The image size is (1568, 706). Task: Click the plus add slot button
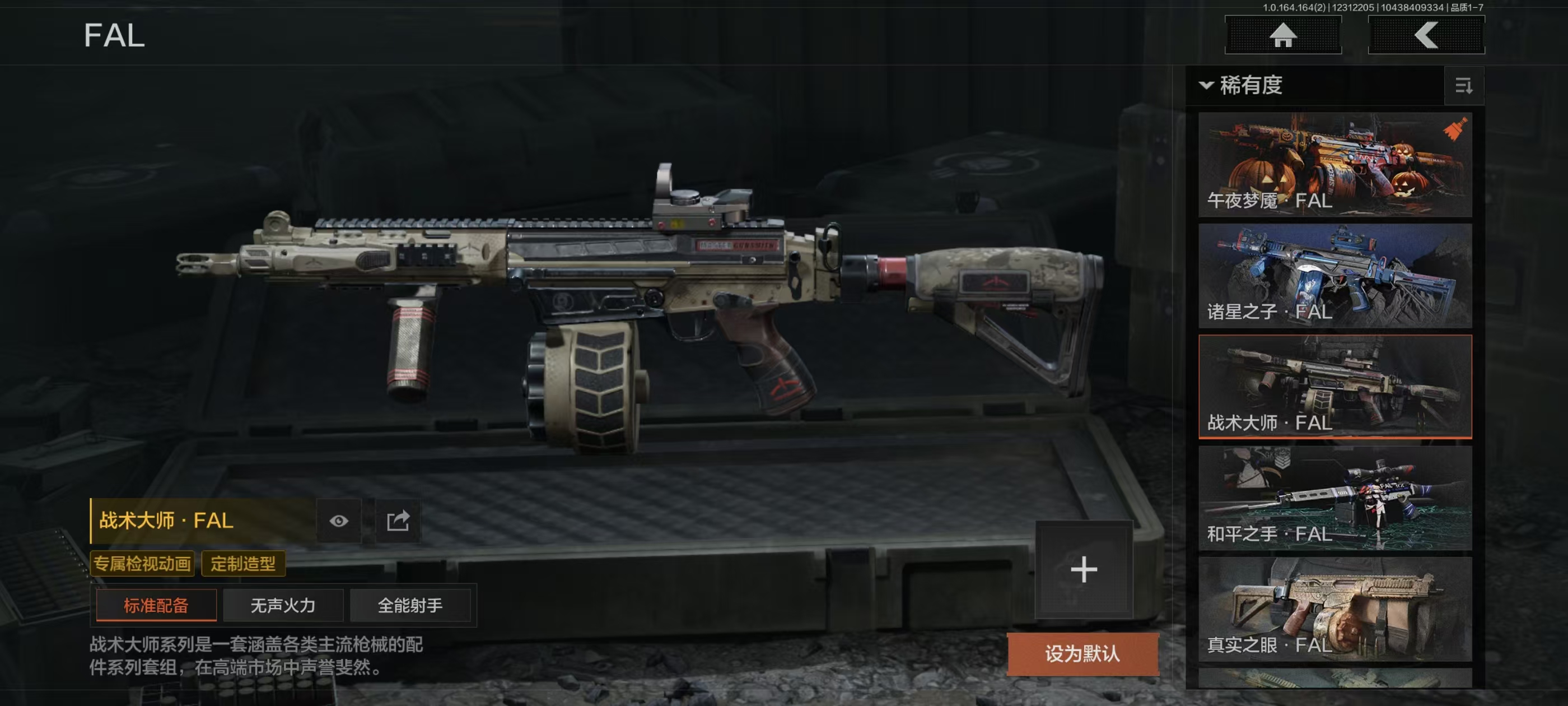pos(1084,569)
